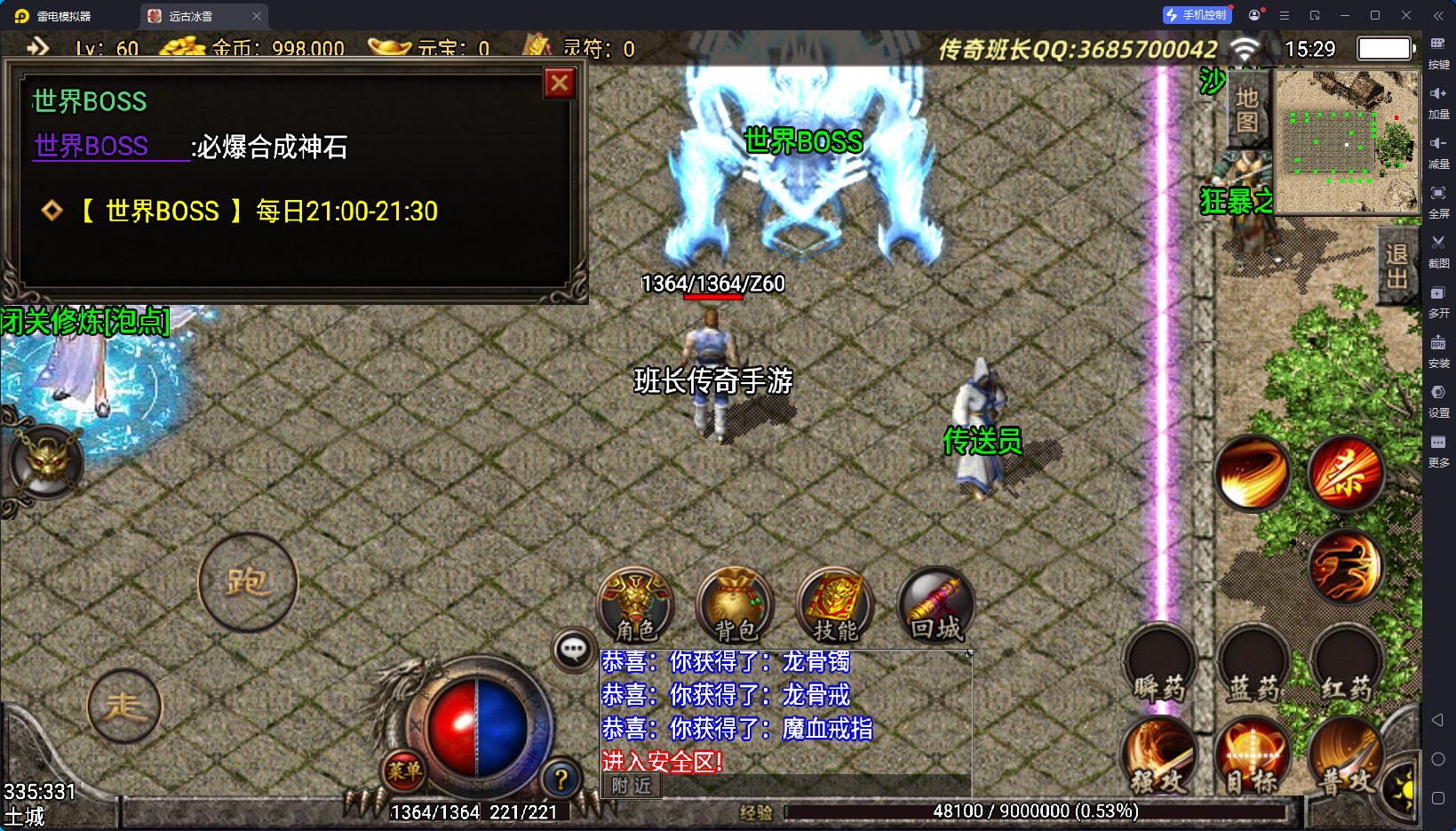This screenshot has width=1456, height=831.
Task: Open the chat speech bubble
Action: coord(573,651)
